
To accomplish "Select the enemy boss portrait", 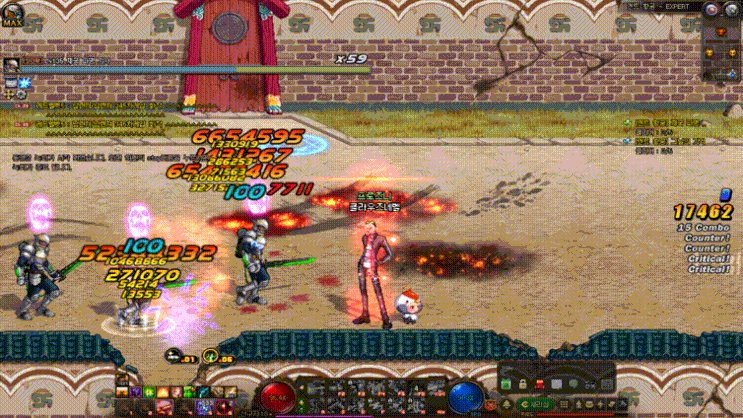I will pyautogui.click(x=12, y=64).
